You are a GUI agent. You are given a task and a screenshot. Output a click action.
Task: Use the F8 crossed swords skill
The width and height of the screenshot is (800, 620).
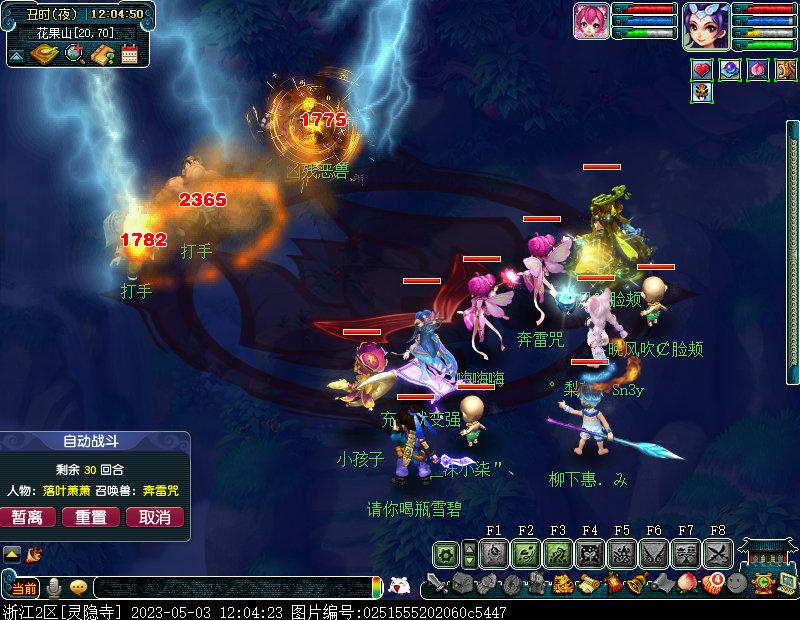pyautogui.click(x=718, y=553)
